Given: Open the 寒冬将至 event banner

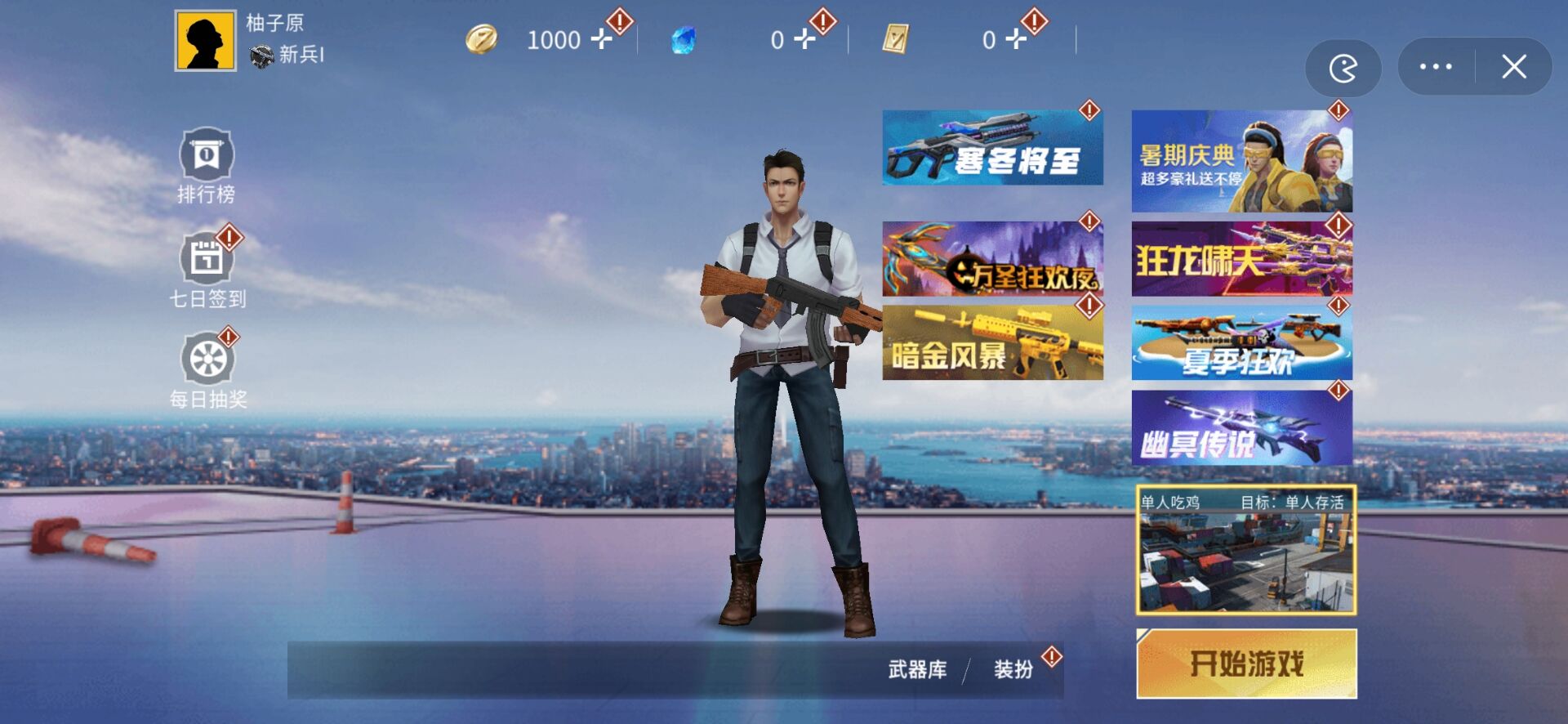Looking at the screenshot, I should tap(991, 147).
